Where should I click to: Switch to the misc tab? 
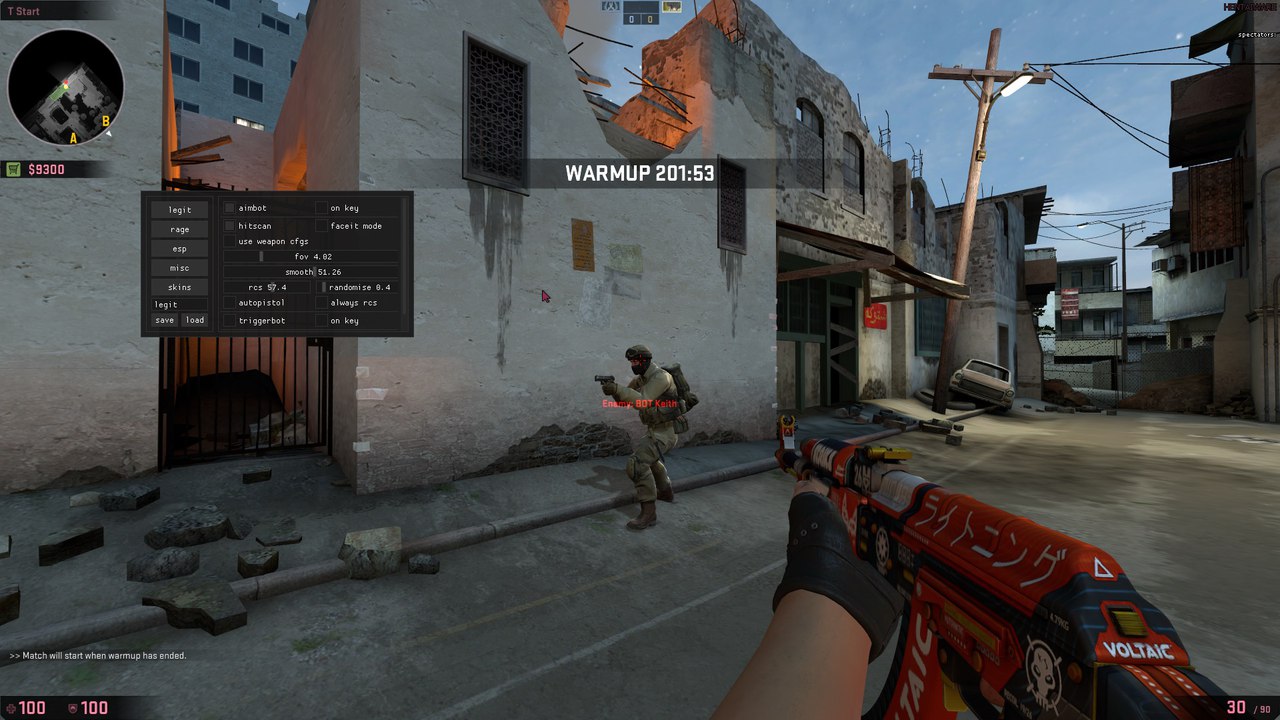coord(180,268)
